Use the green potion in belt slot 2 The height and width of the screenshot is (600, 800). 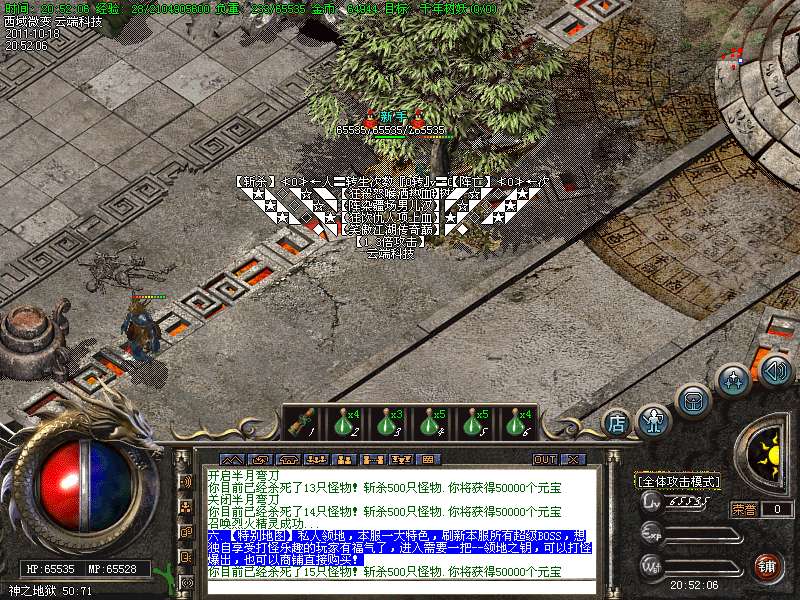tap(345, 423)
